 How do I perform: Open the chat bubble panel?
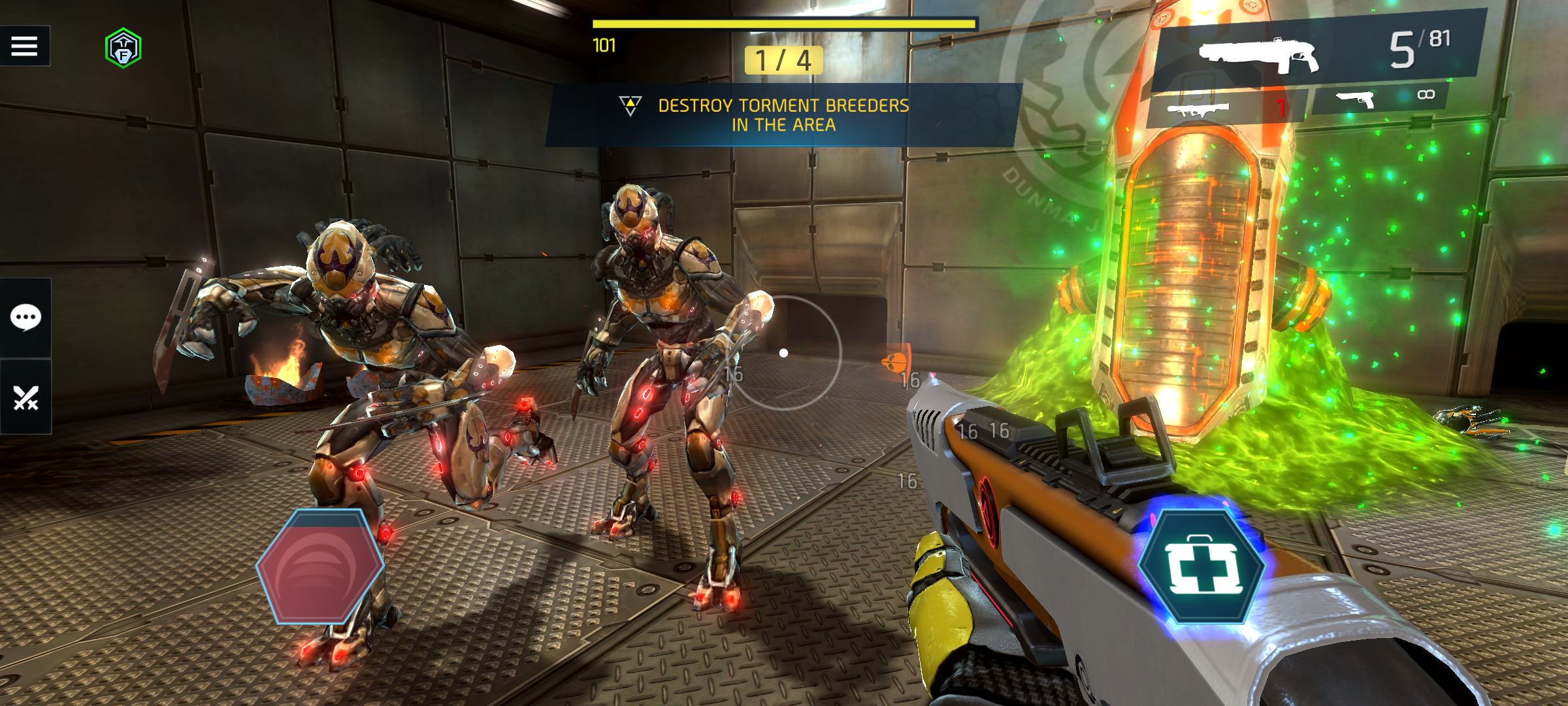point(26,318)
